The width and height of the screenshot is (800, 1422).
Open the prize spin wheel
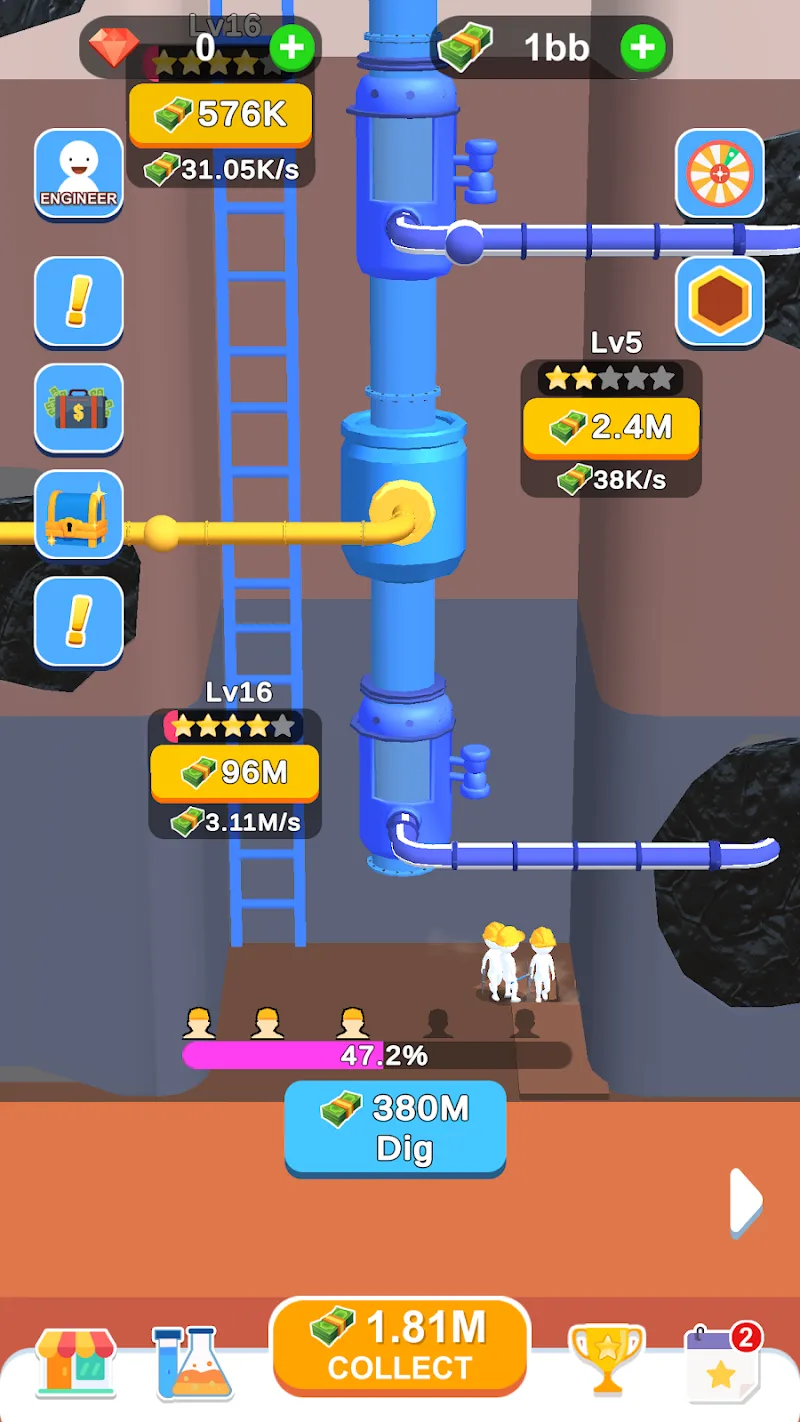point(720,173)
